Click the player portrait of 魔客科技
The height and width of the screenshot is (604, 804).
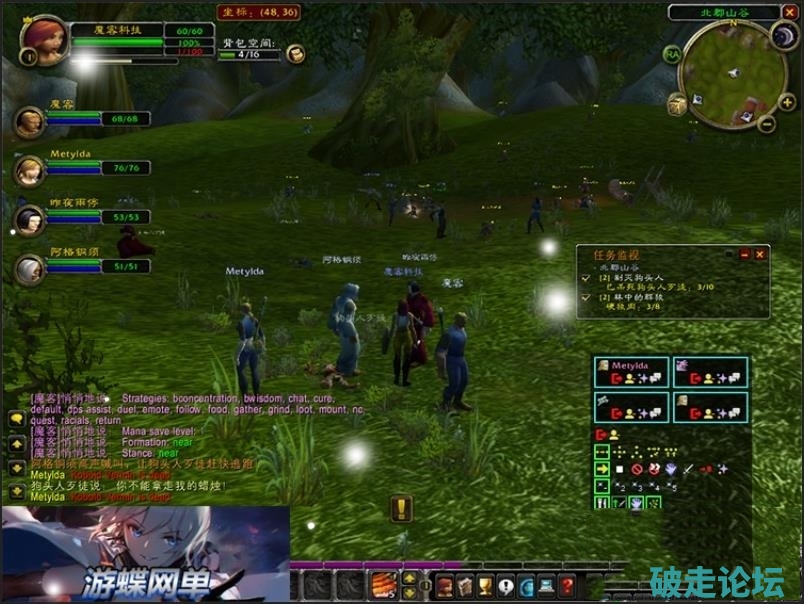tap(44, 39)
